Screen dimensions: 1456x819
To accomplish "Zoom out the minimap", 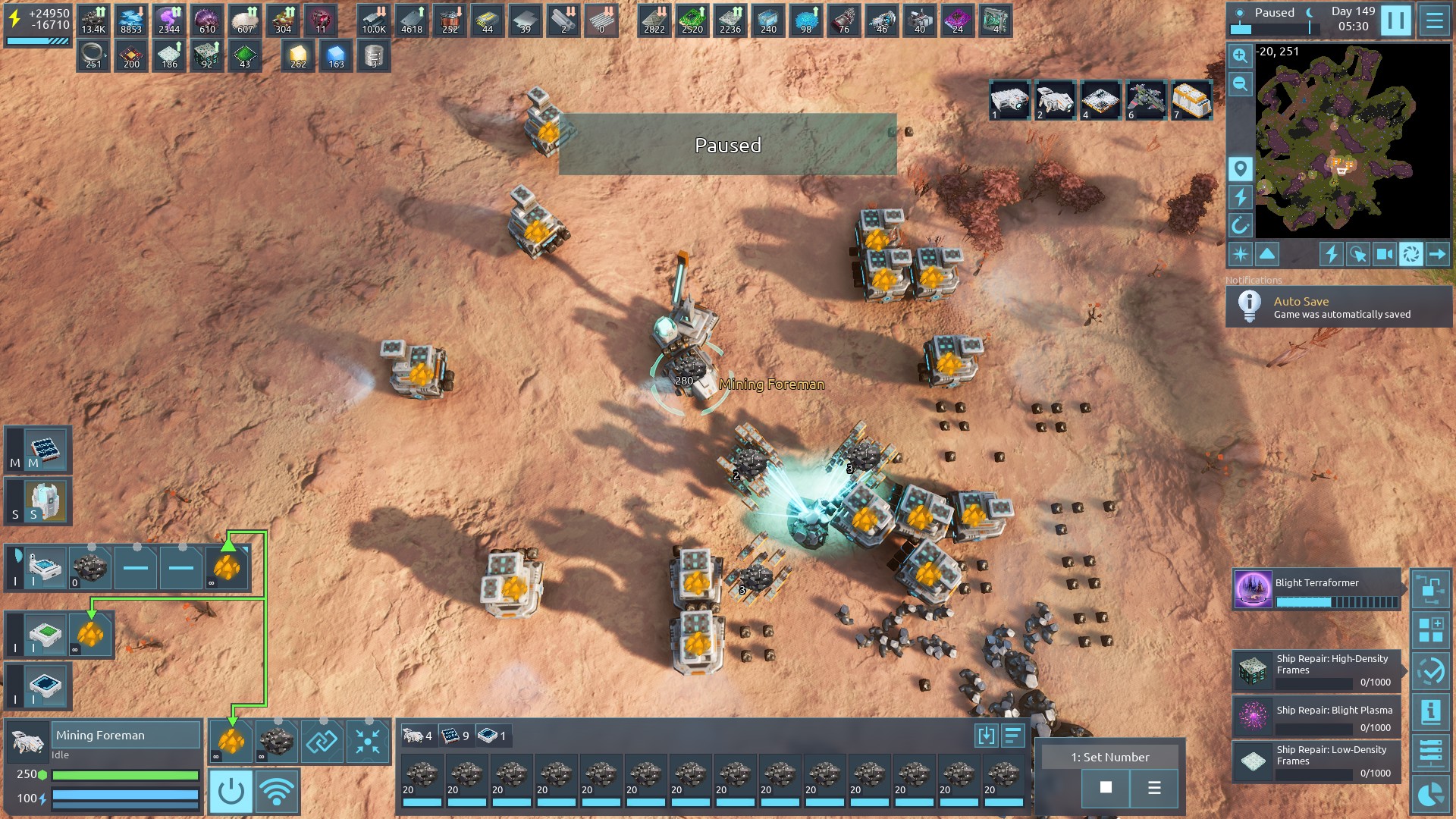I will [x=1240, y=84].
